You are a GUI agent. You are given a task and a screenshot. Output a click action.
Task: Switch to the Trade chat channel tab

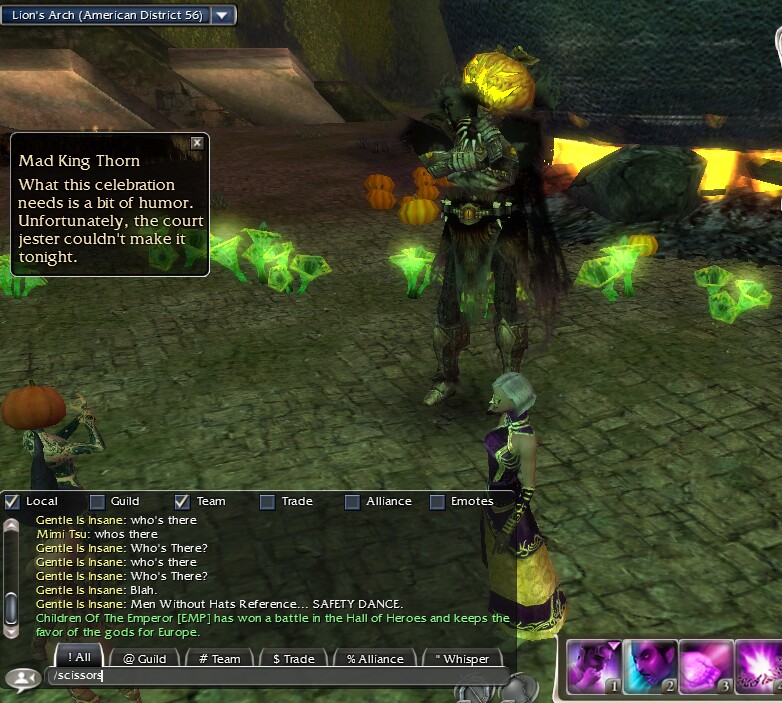point(294,658)
